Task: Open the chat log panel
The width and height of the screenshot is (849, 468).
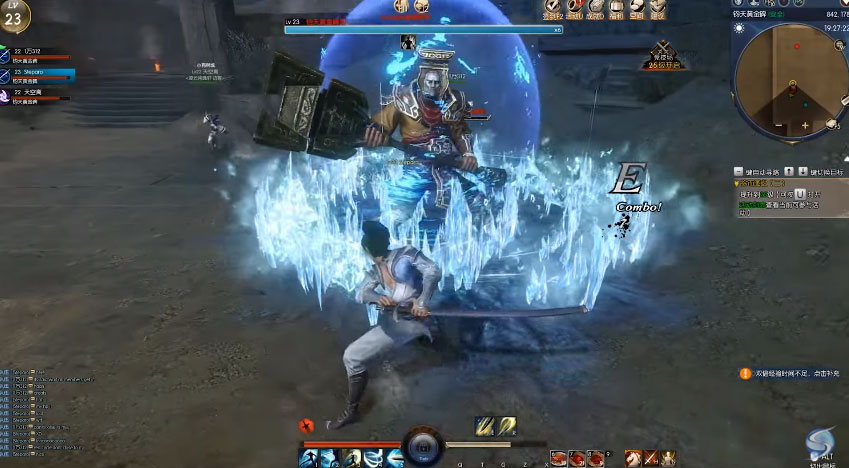Action: click(x=50, y=410)
